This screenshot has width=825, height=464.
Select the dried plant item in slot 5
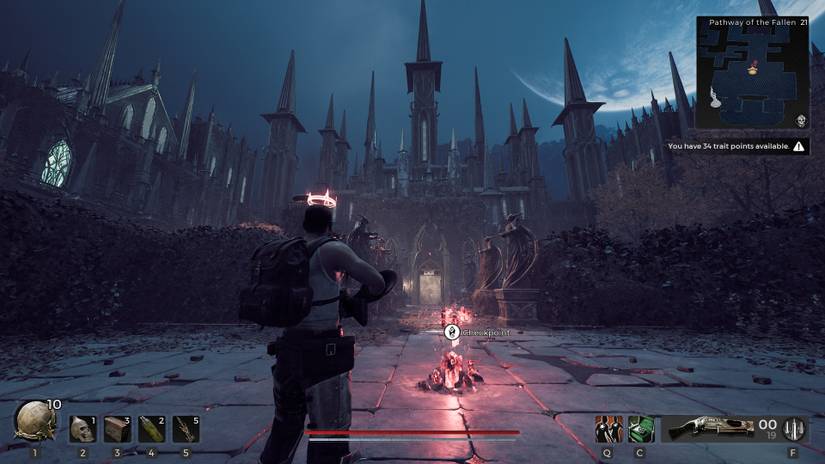[x=186, y=429]
